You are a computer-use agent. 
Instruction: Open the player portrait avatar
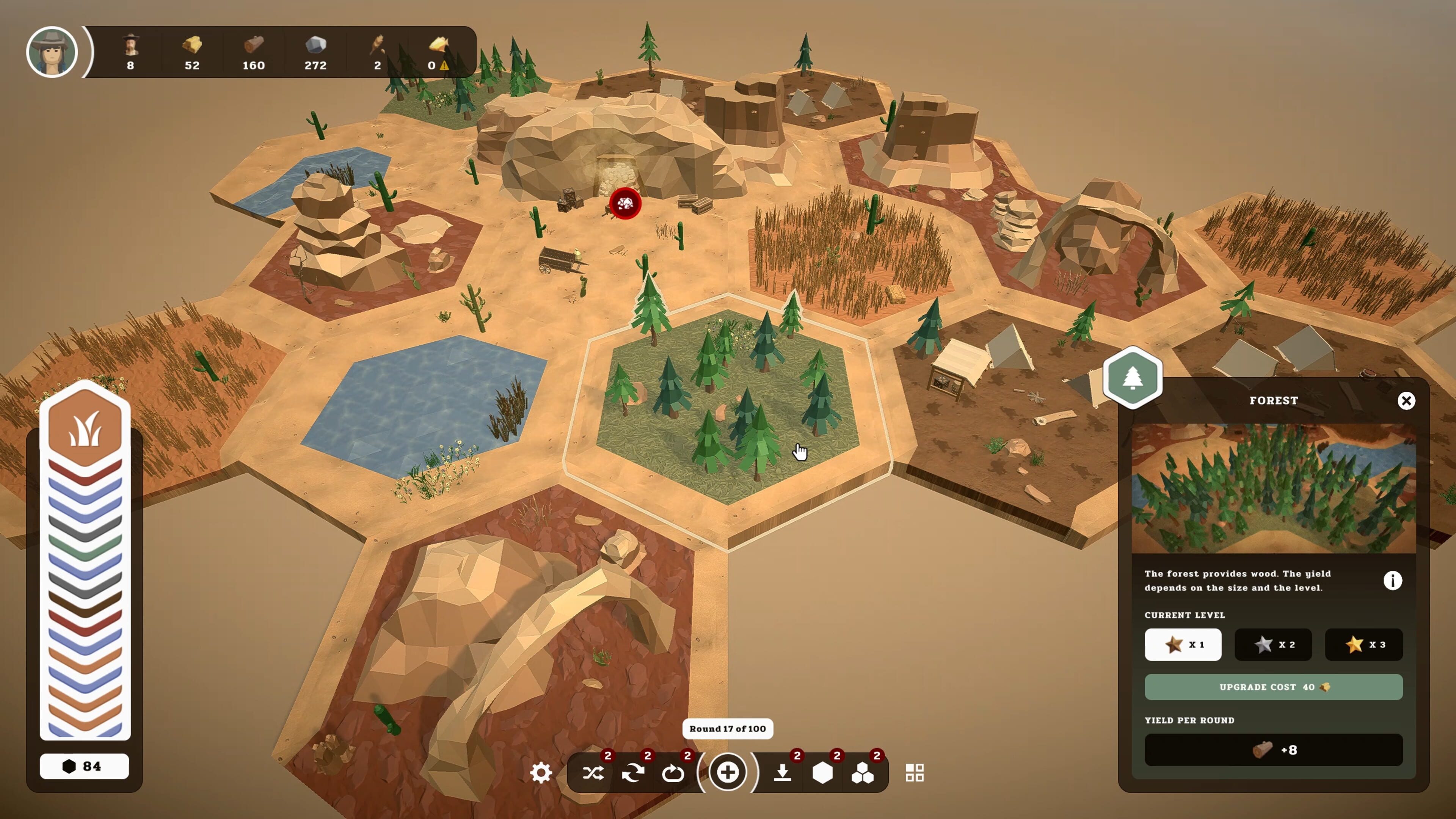[x=52, y=52]
